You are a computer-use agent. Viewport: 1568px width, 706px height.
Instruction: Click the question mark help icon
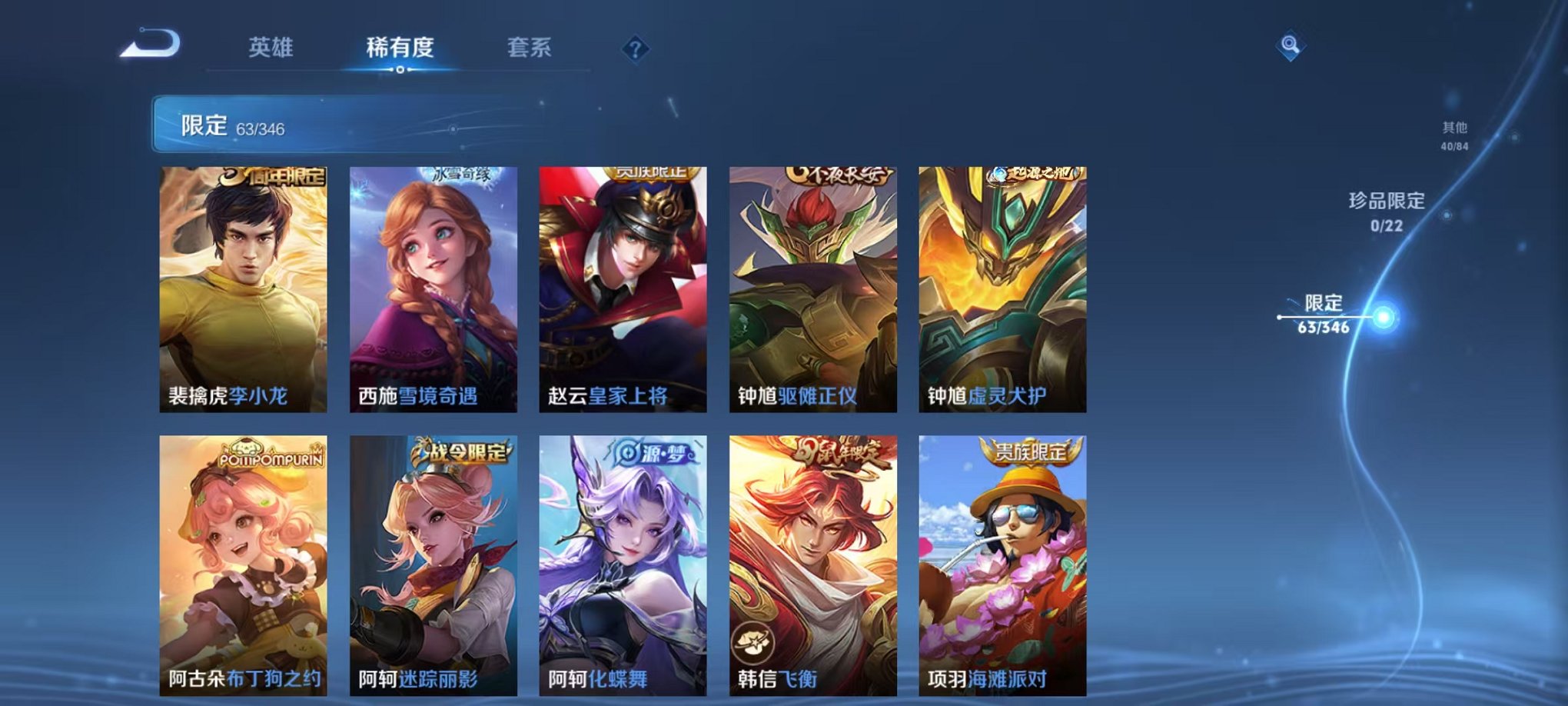[634, 48]
